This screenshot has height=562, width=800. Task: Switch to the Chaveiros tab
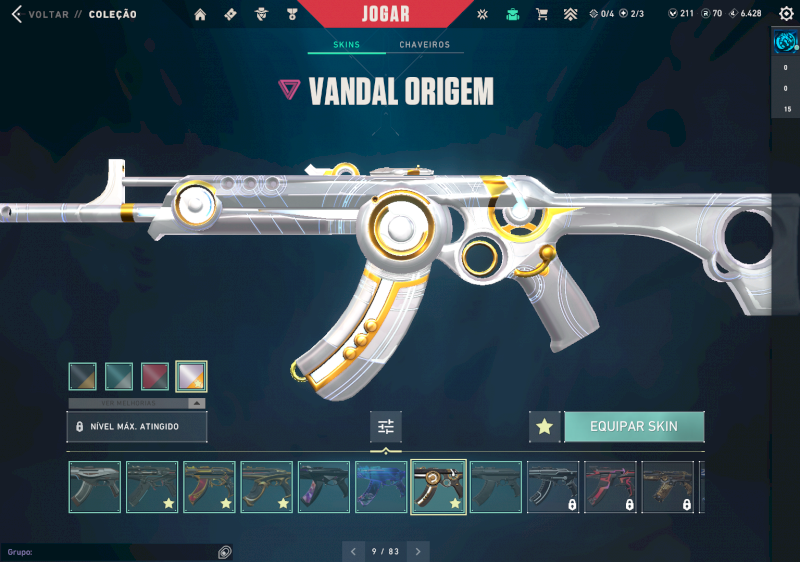[x=424, y=45]
